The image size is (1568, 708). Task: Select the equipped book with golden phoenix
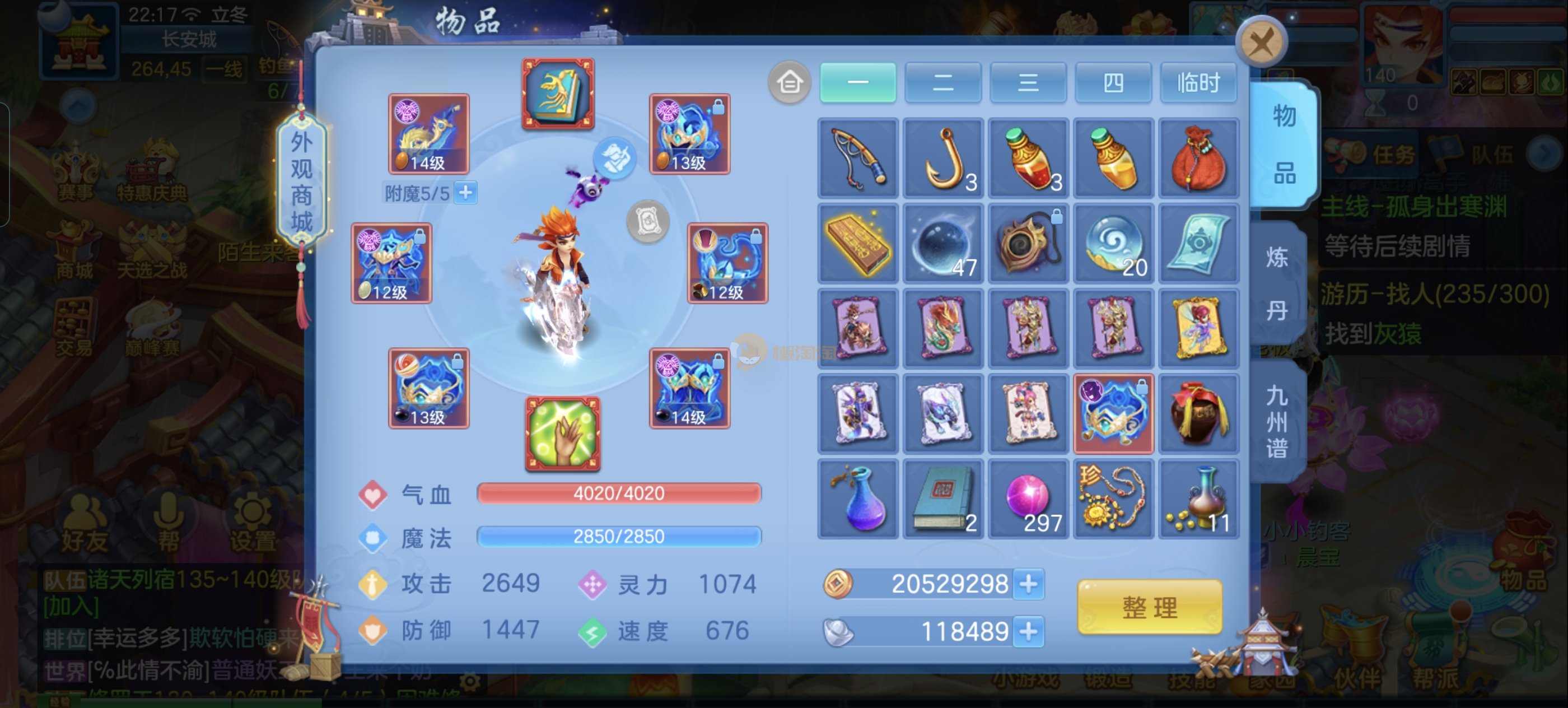(x=558, y=93)
